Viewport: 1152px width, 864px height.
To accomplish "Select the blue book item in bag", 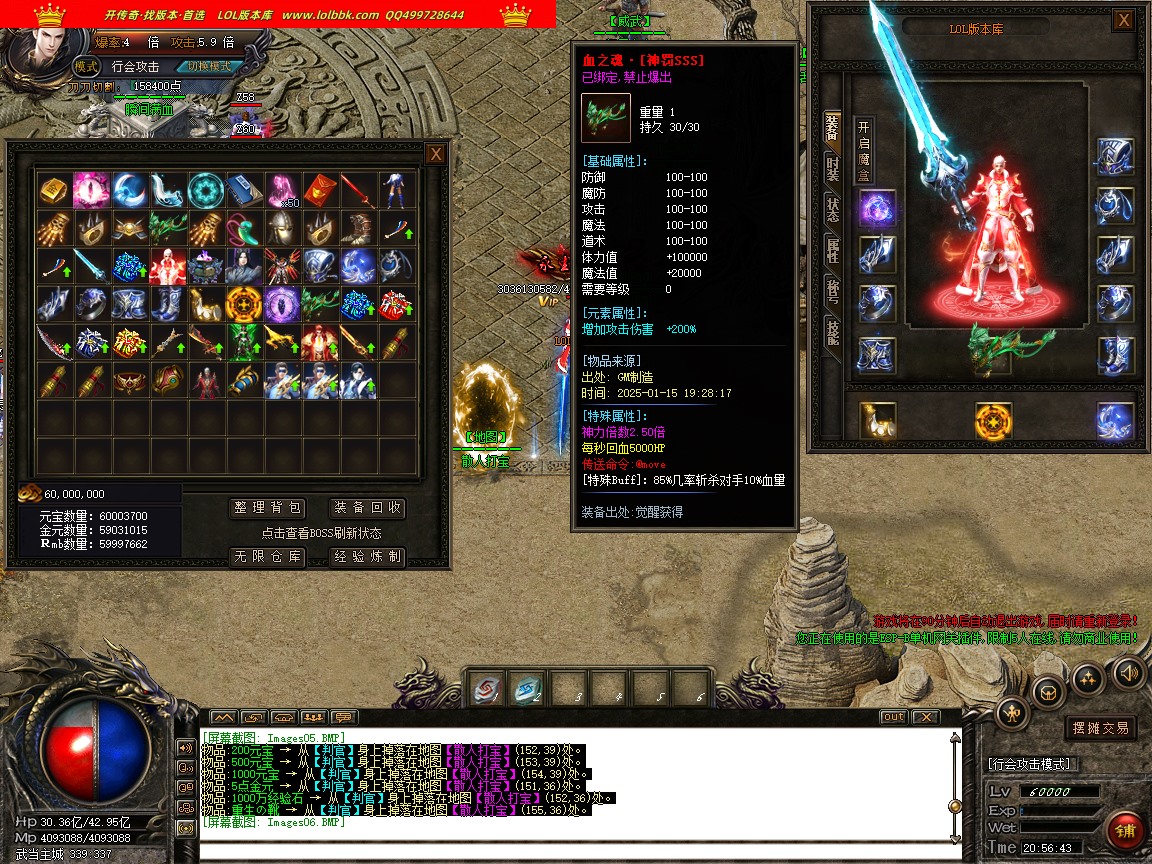I will [x=242, y=189].
